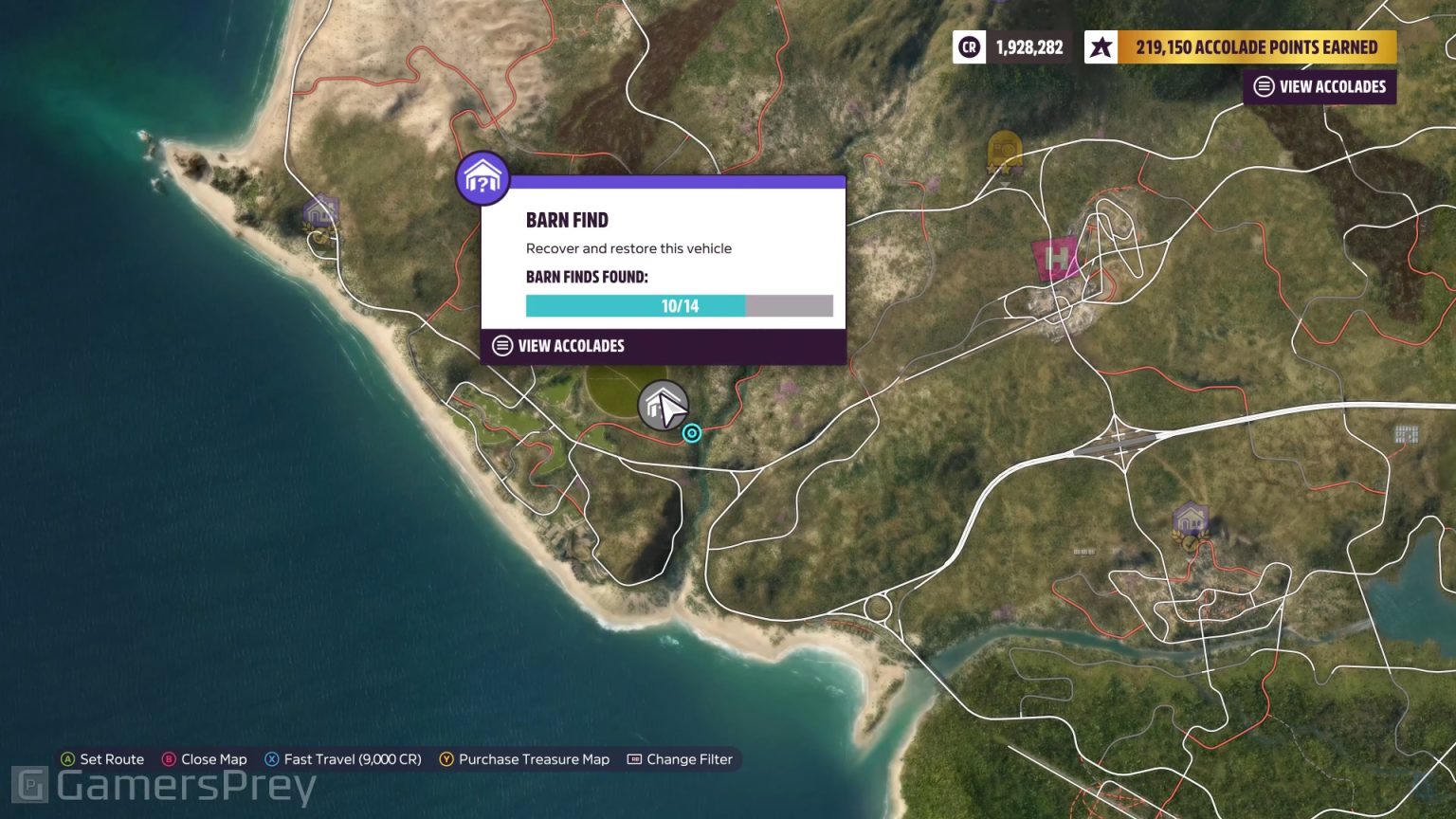
Task: Click Close Map
Action: tap(213, 758)
